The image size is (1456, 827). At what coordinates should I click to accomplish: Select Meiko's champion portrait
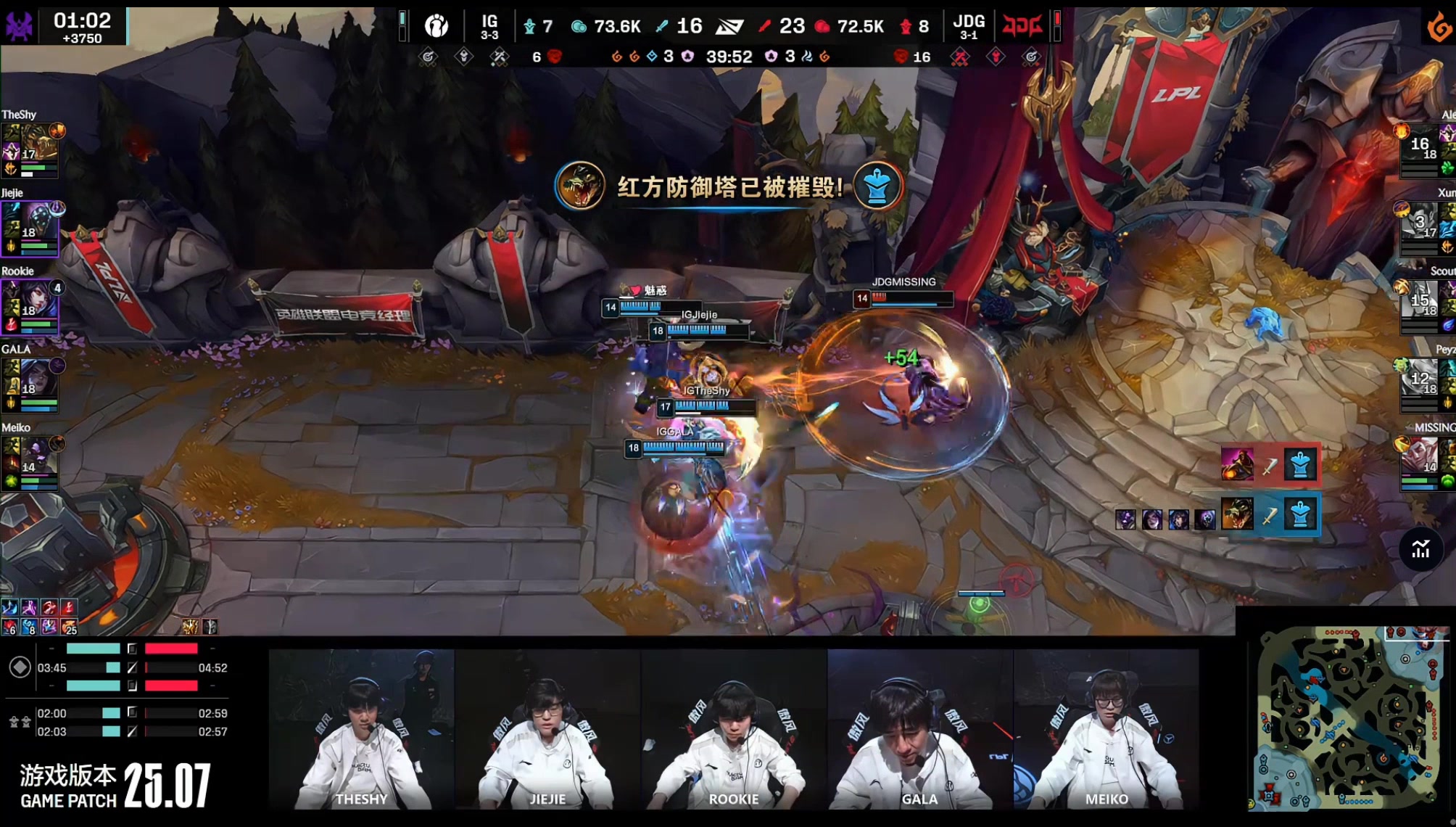tap(38, 456)
